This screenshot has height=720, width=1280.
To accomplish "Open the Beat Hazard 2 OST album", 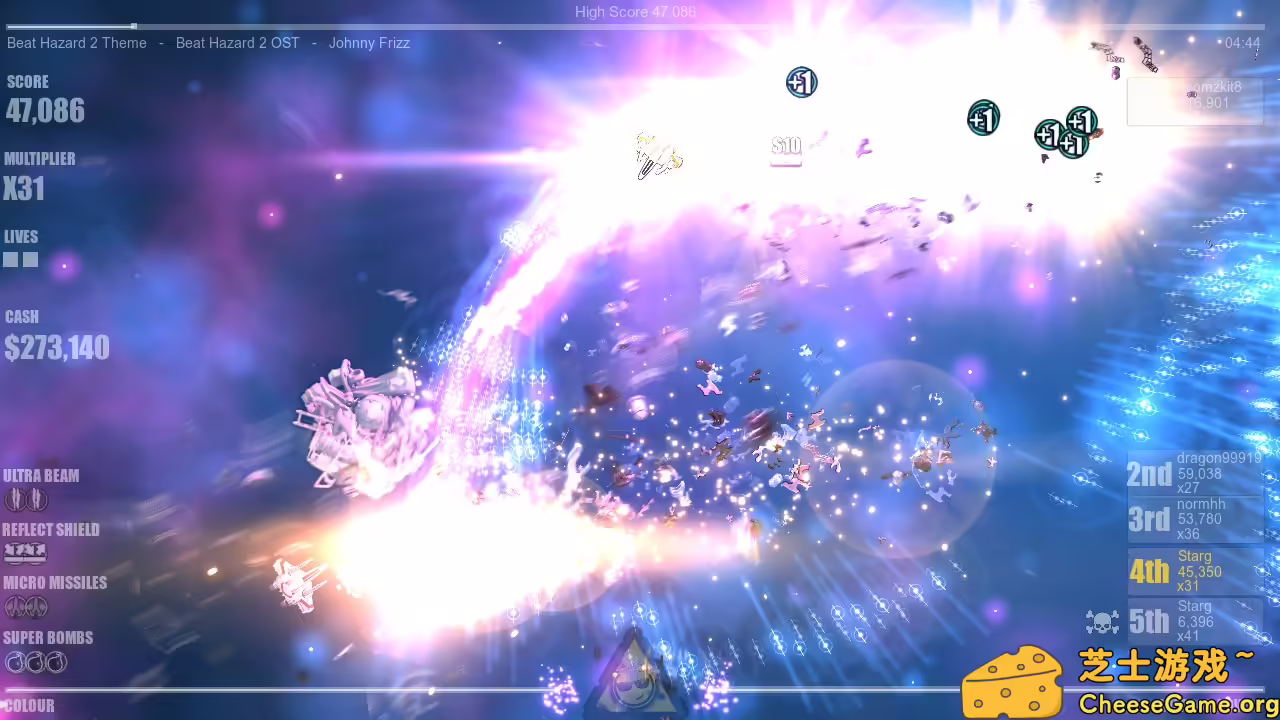I will 237,43.
